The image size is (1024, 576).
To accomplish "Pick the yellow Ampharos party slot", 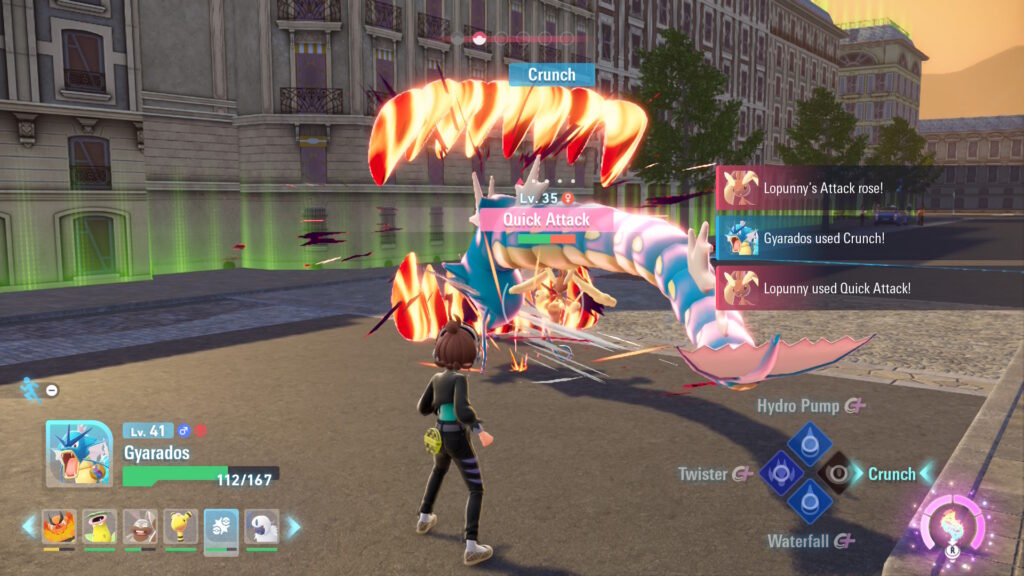I will click(x=181, y=527).
